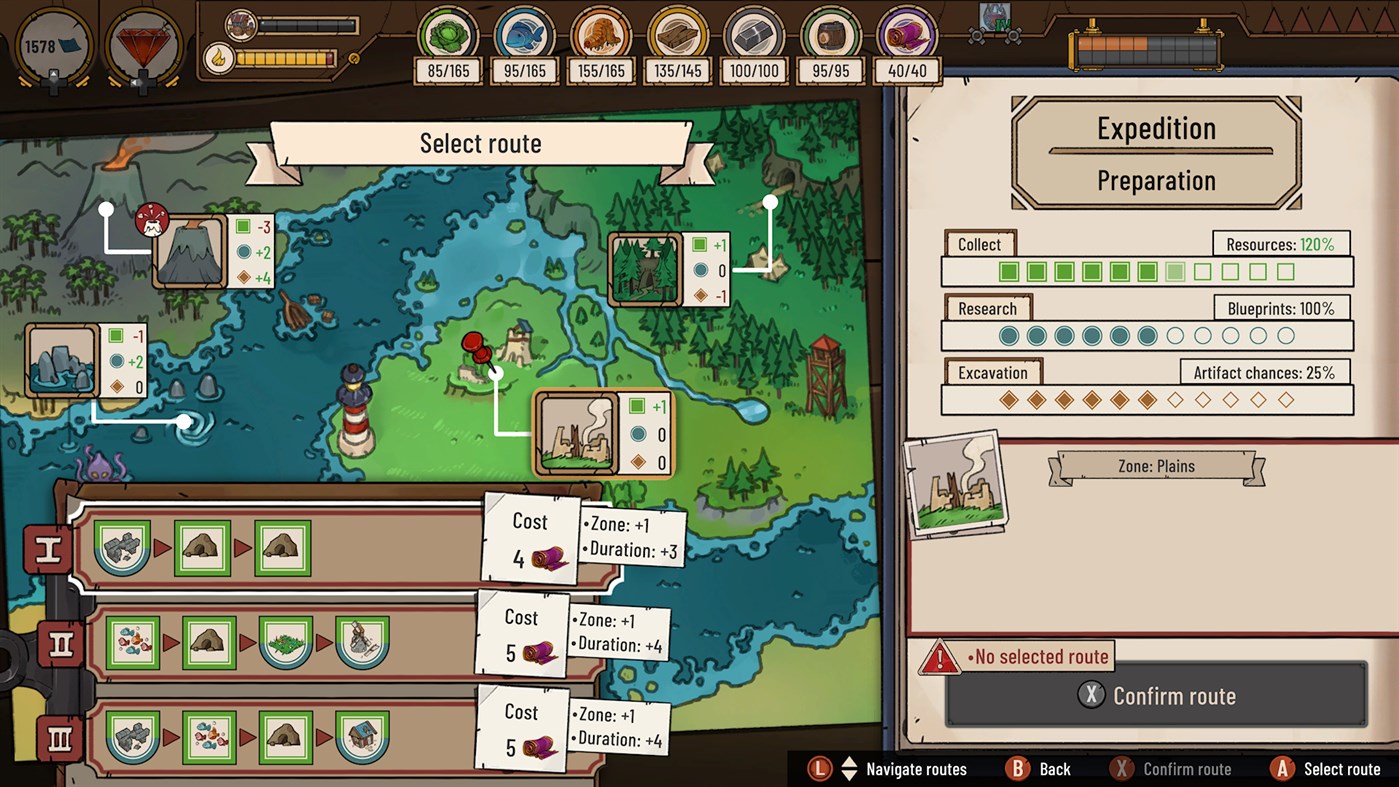
Task: Toggle an orange diamond in the Excavation bar
Action: (1012, 399)
